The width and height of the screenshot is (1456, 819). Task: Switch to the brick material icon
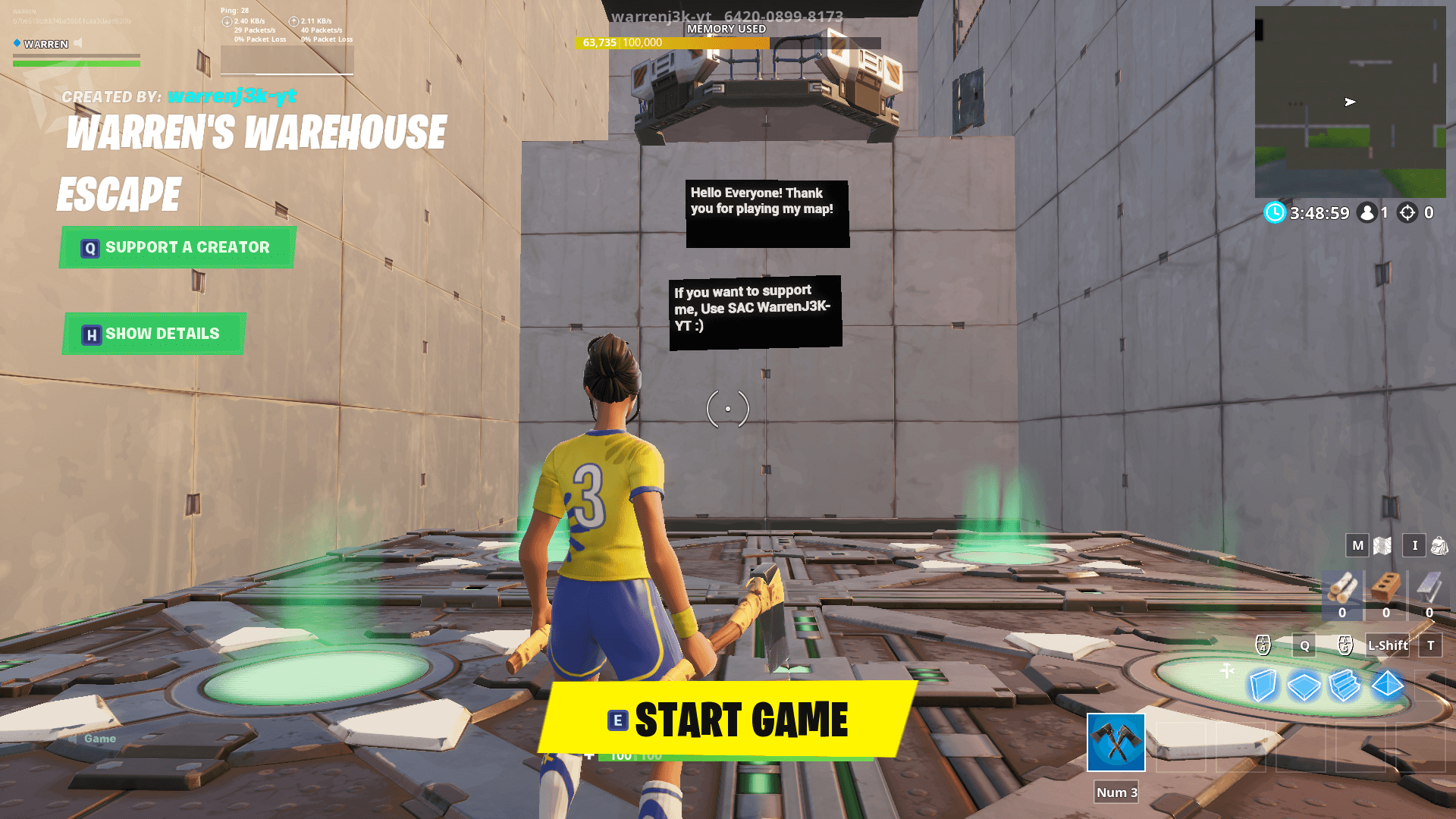tap(1385, 588)
